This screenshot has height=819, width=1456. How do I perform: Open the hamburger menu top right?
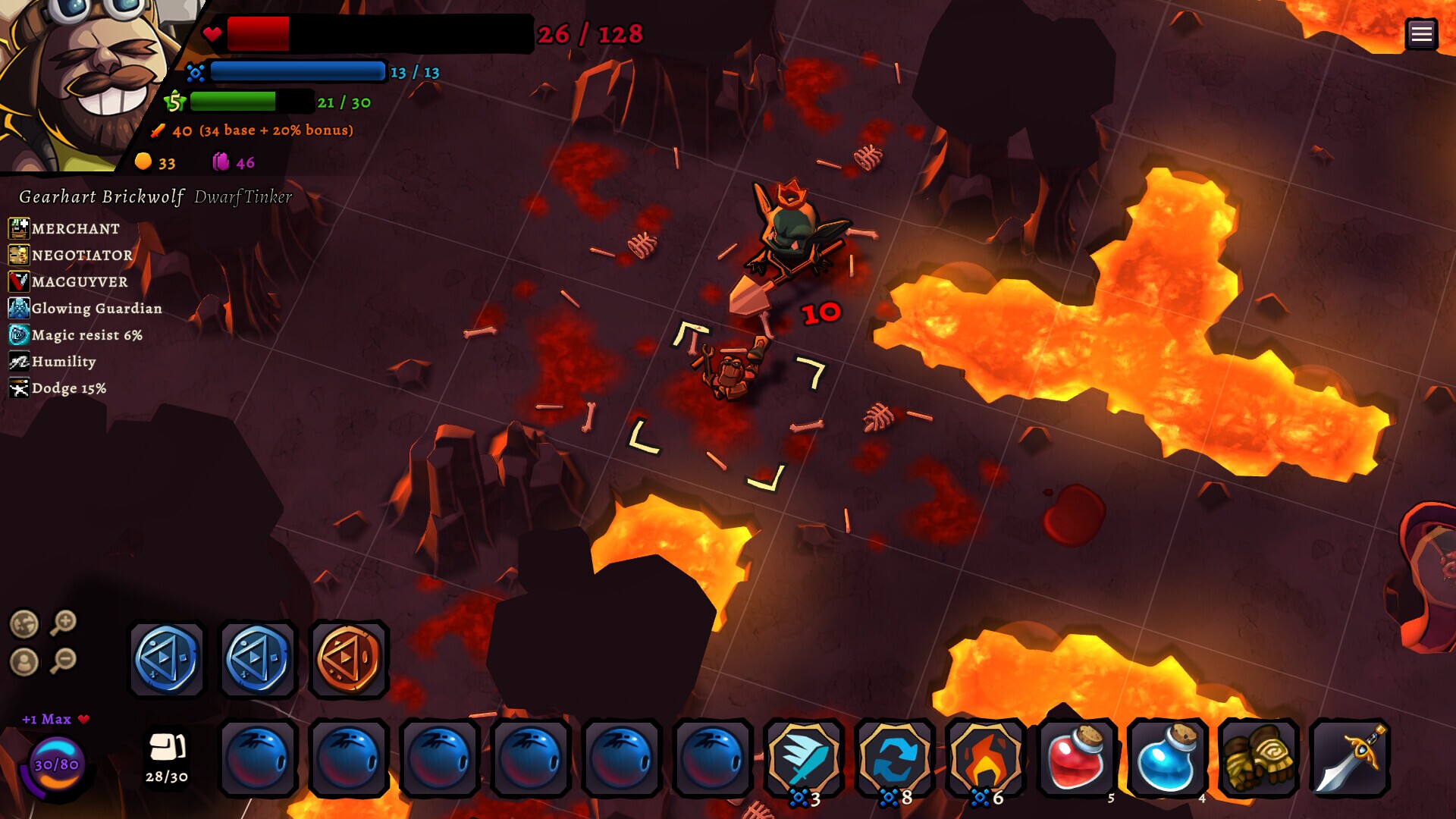point(1423,33)
